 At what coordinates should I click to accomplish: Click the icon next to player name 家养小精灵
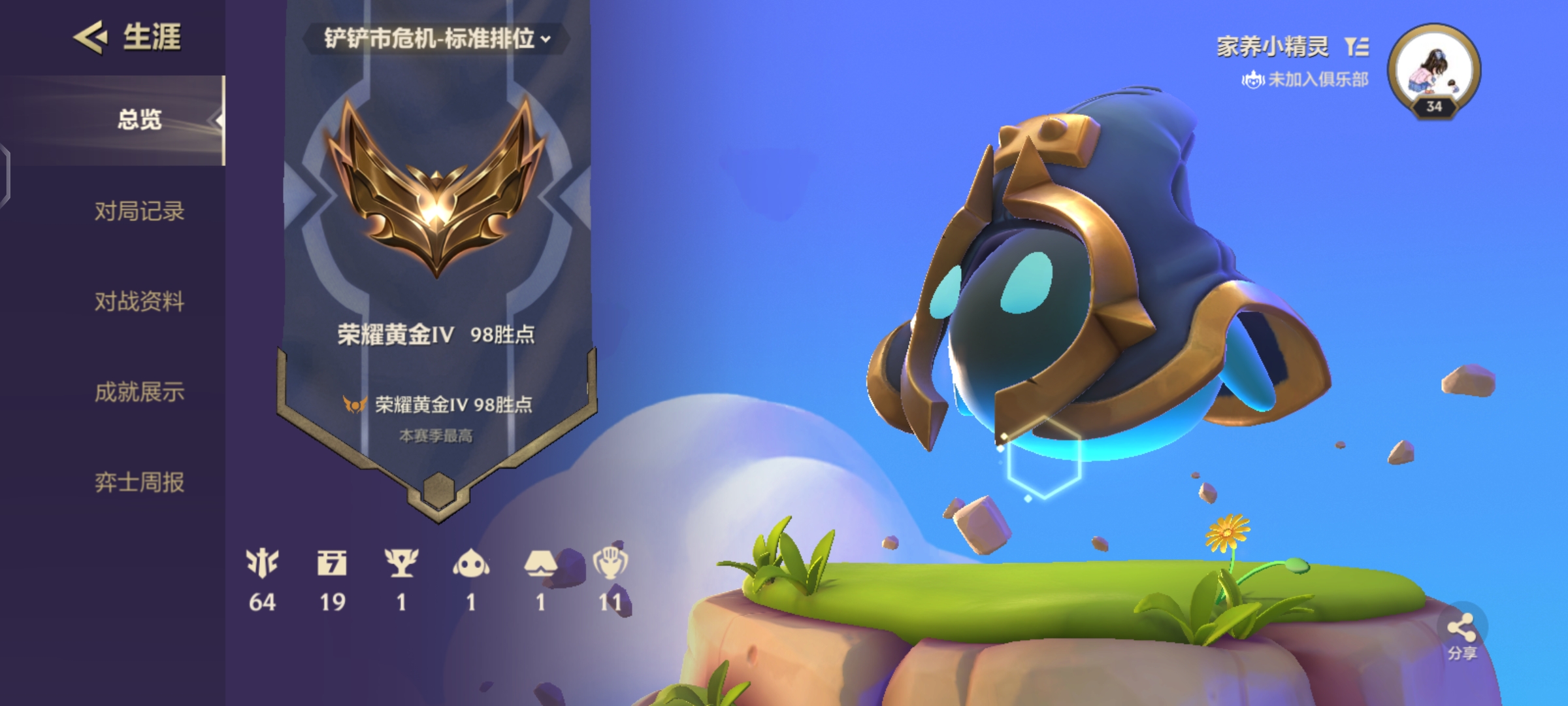click(1357, 46)
